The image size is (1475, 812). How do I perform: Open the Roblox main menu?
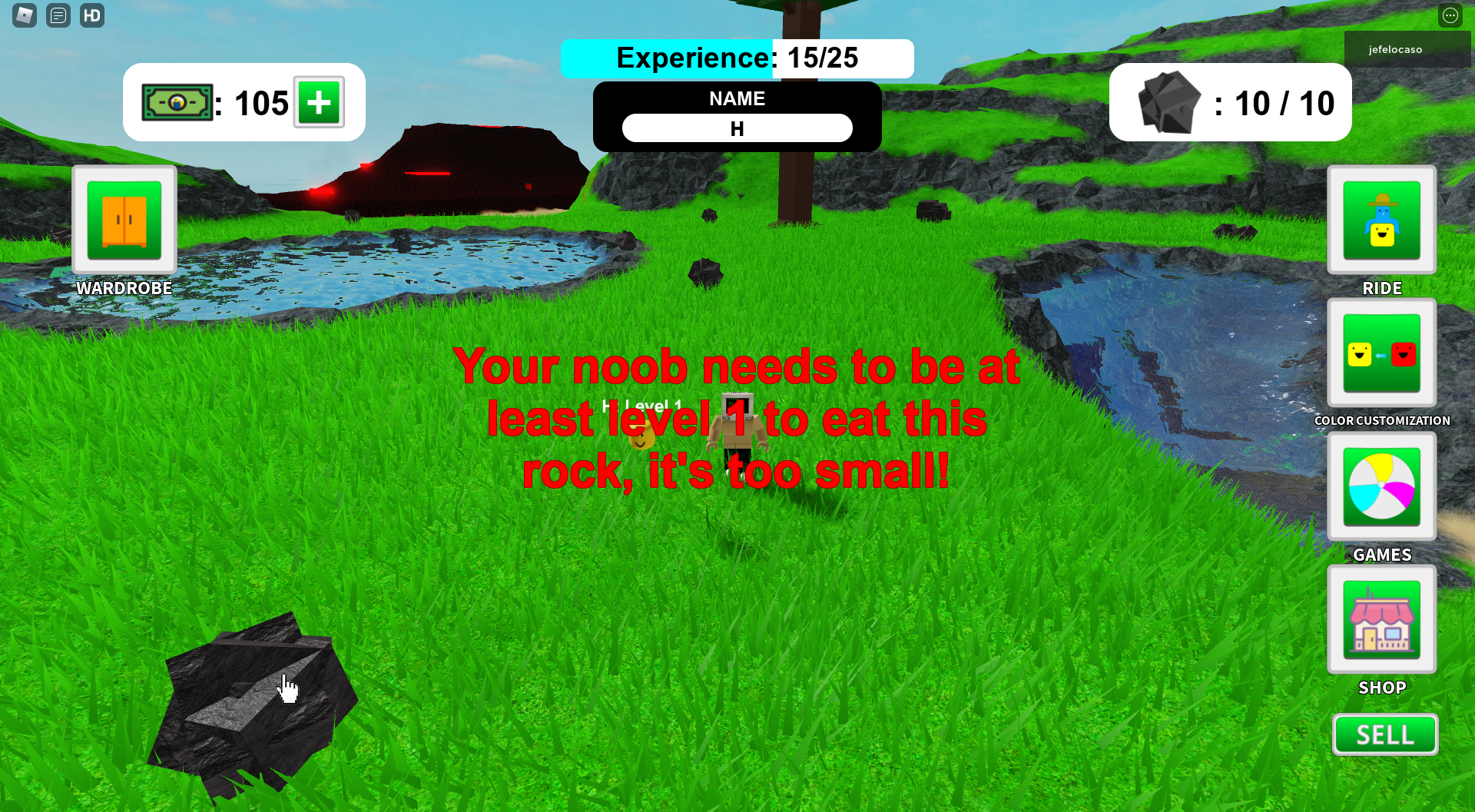[x=25, y=15]
